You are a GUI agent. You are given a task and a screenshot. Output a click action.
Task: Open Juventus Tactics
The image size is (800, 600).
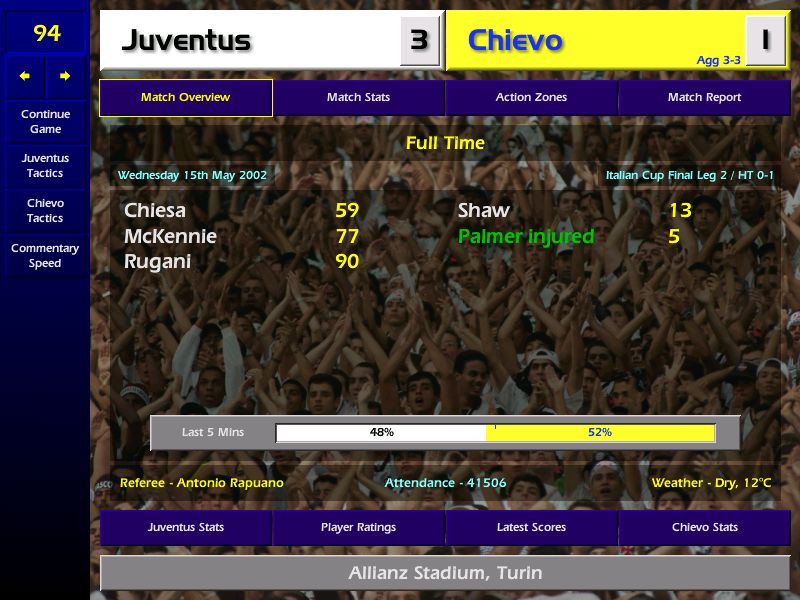tap(45, 166)
